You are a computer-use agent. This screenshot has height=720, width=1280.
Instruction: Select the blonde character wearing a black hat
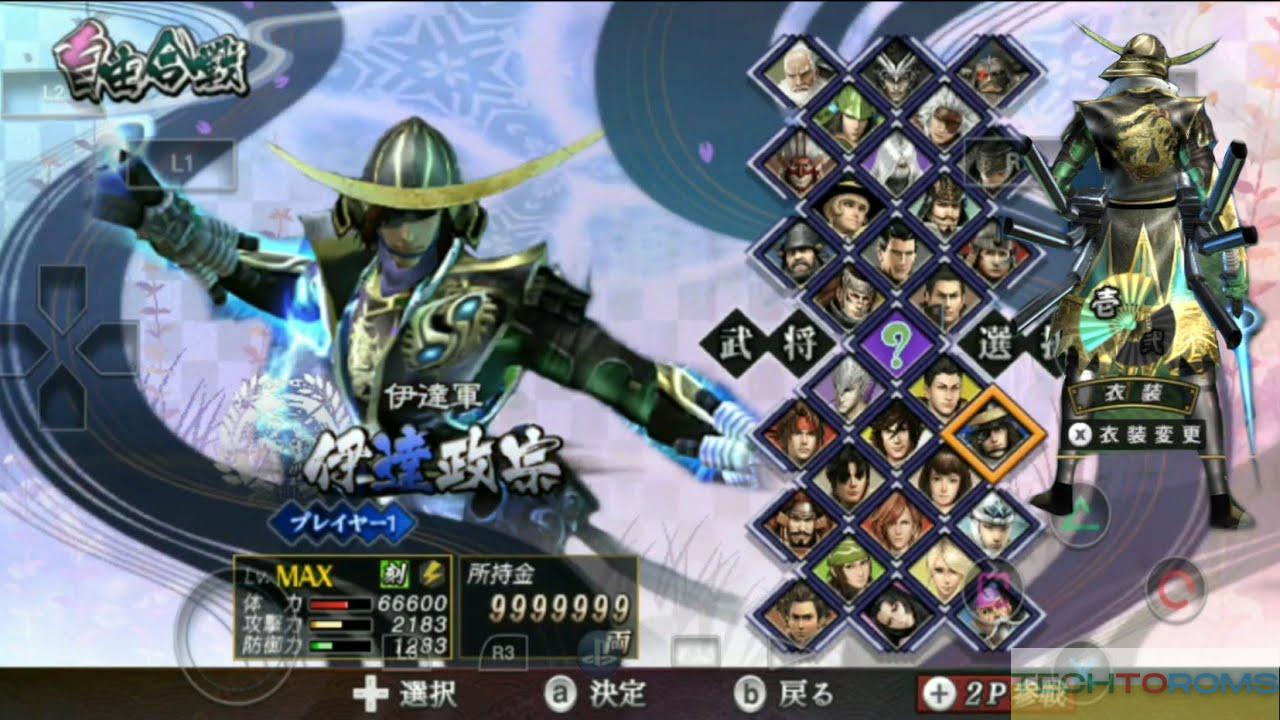845,206
